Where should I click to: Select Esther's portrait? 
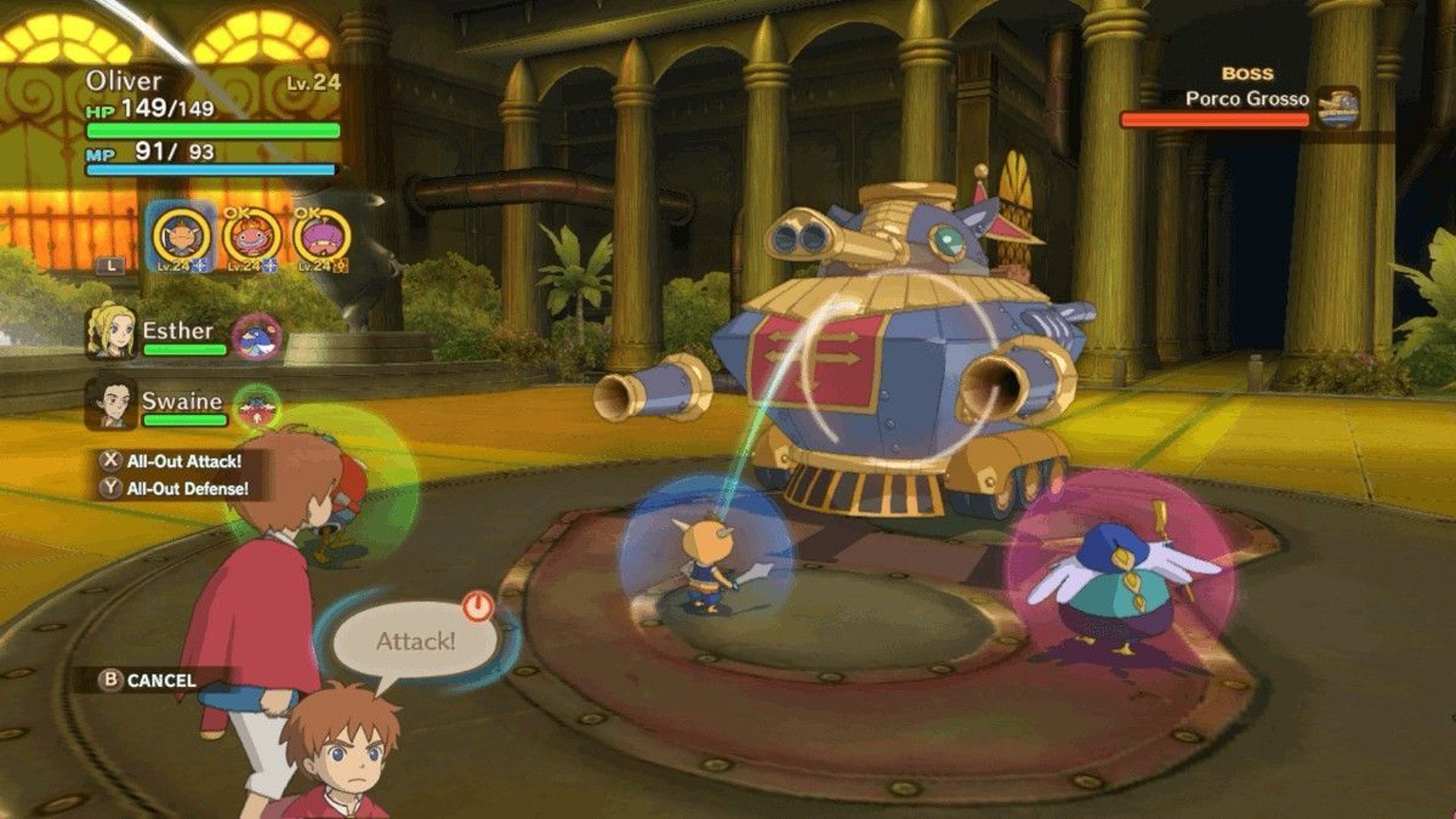coord(111,331)
